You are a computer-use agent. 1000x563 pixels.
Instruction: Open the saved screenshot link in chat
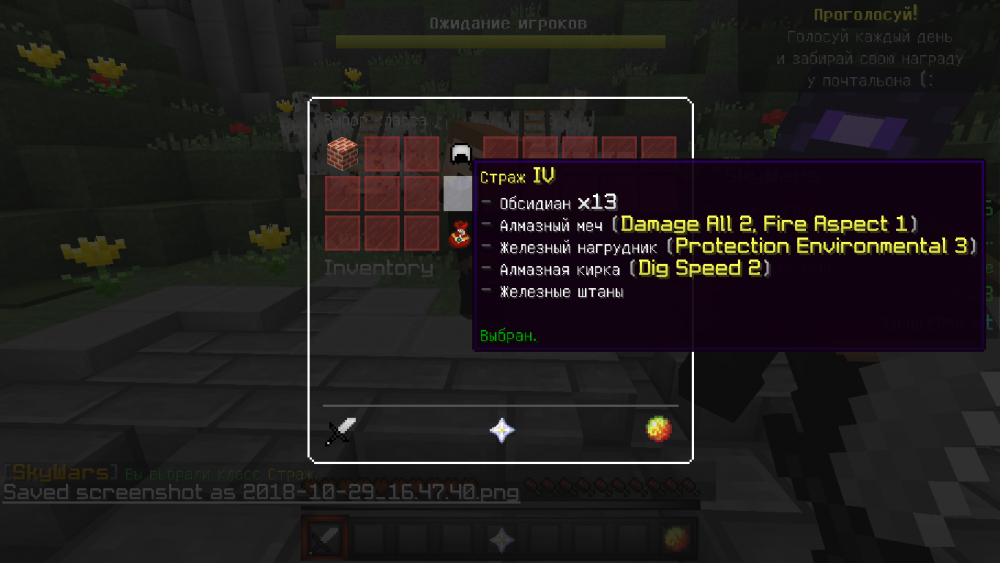click(261, 492)
